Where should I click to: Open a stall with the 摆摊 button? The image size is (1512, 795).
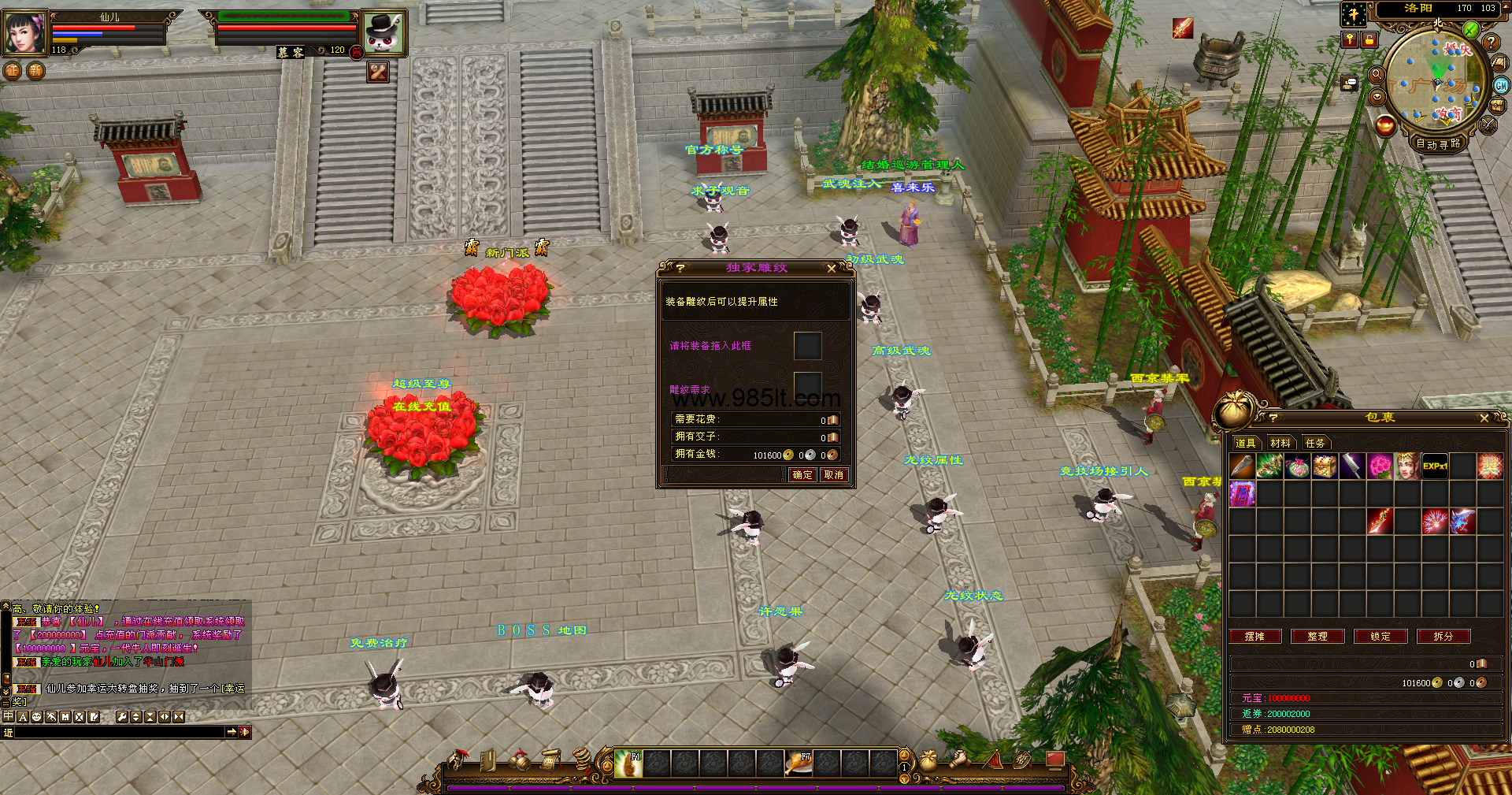[1254, 637]
